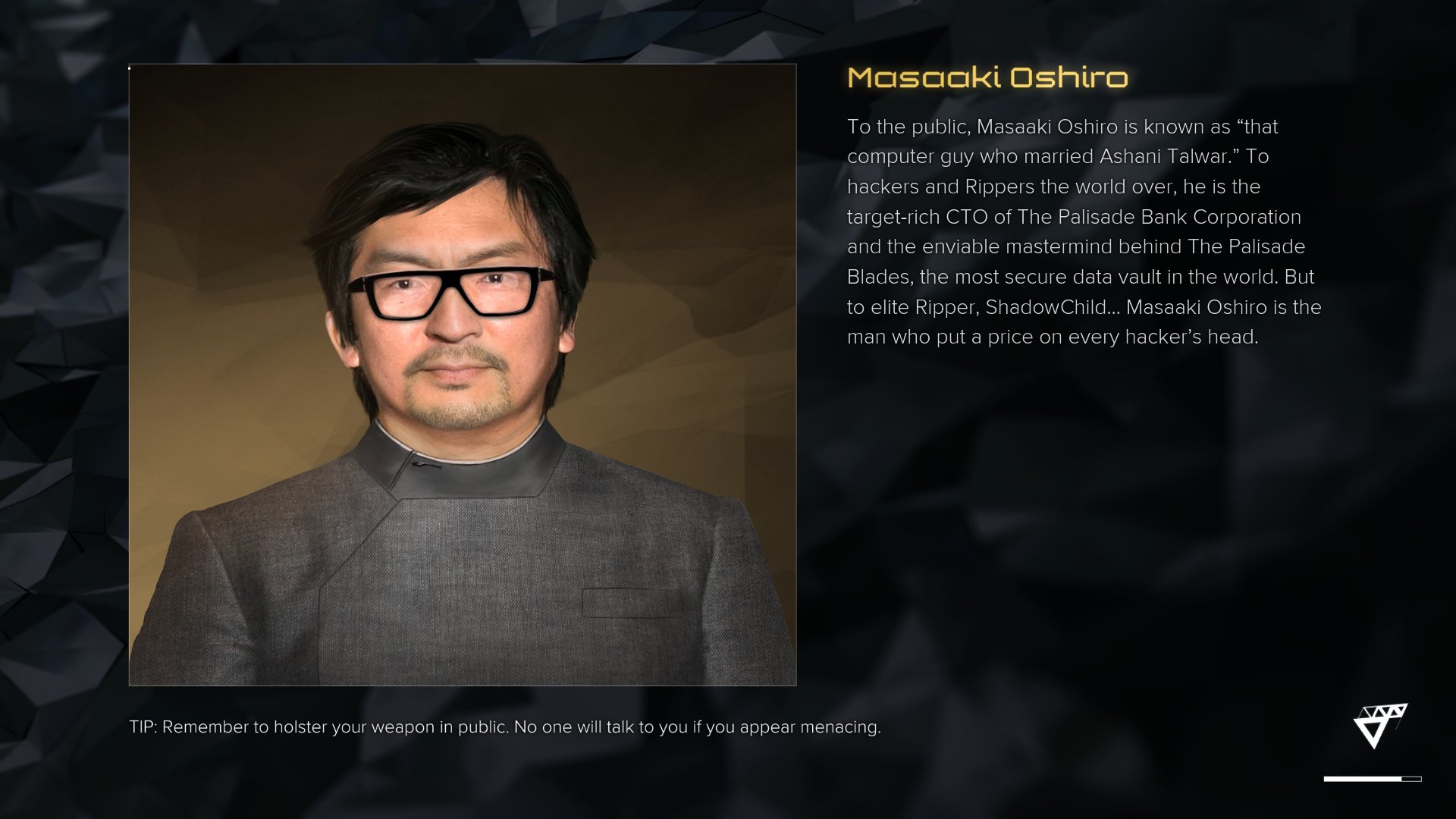The image size is (1456, 819).
Task: Click the top row of the triangle emblem
Action: pyautogui.click(x=1380, y=711)
